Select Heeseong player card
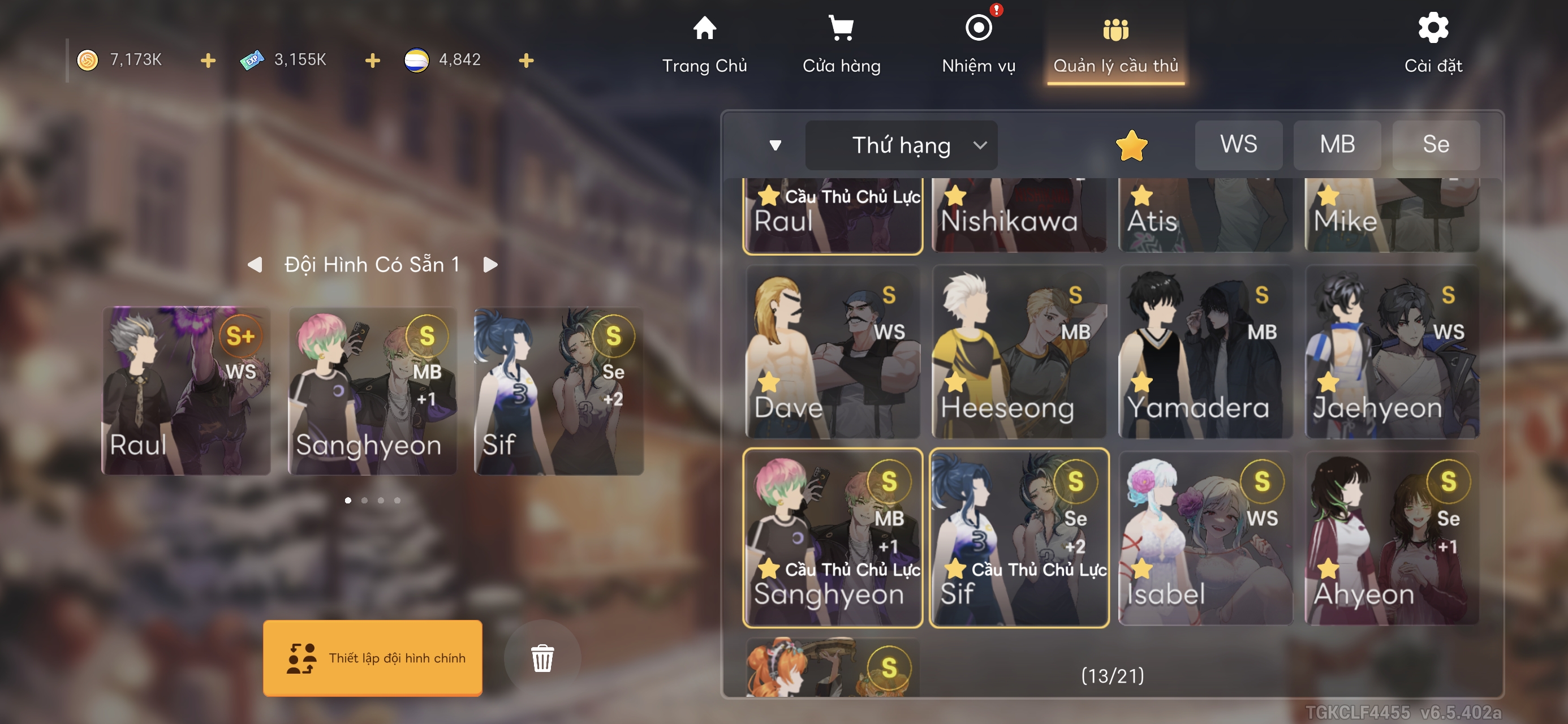Screen dimensions: 1568x724 tap(1019, 352)
